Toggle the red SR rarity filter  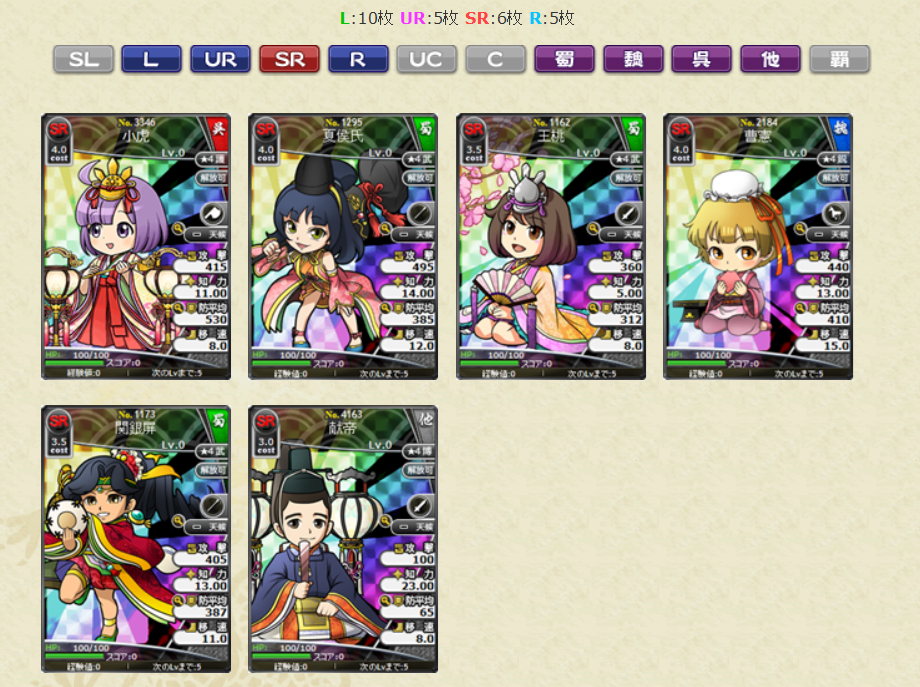(x=289, y=59)
